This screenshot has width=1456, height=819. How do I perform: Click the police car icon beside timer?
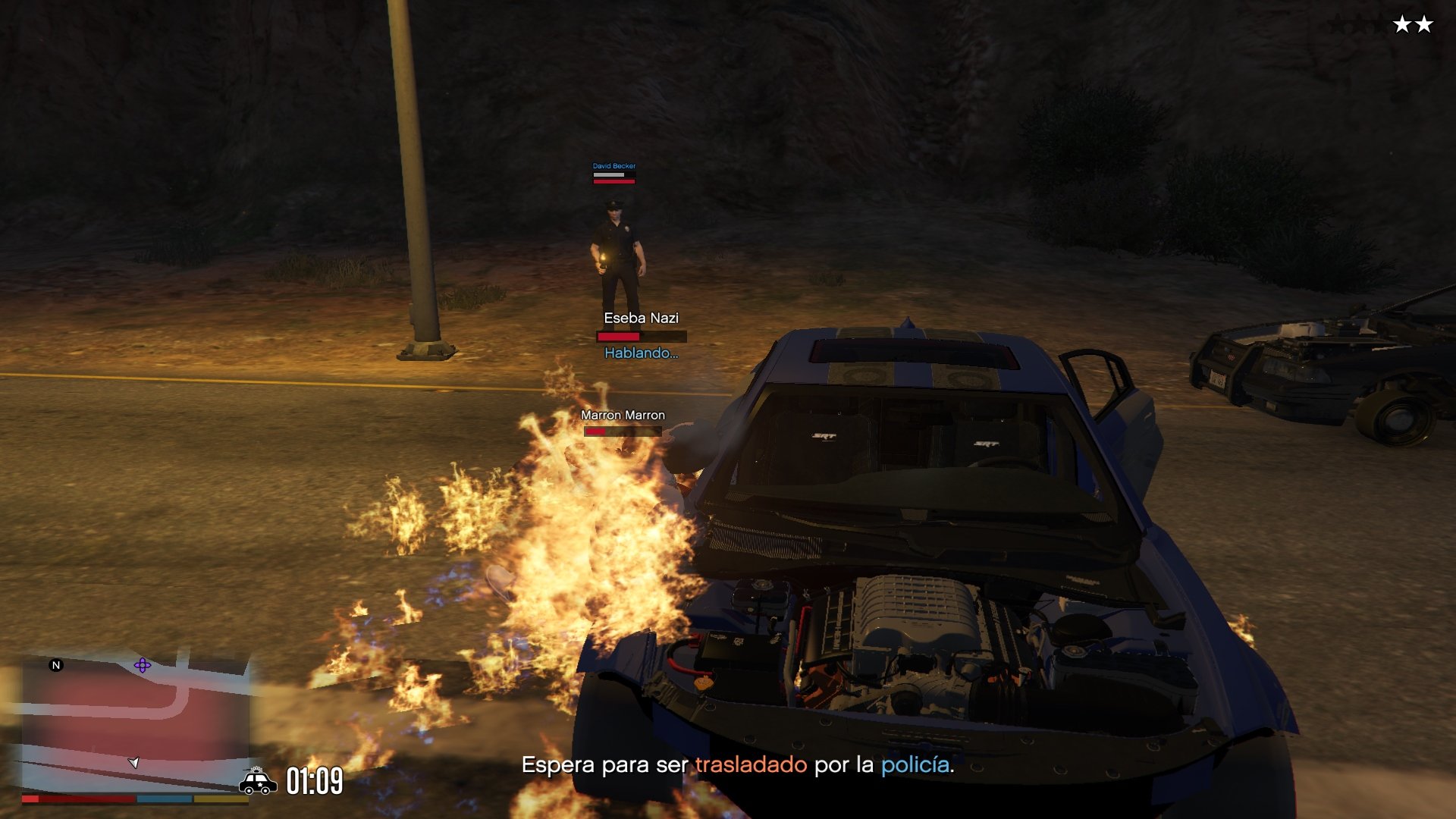coord(258,781)
